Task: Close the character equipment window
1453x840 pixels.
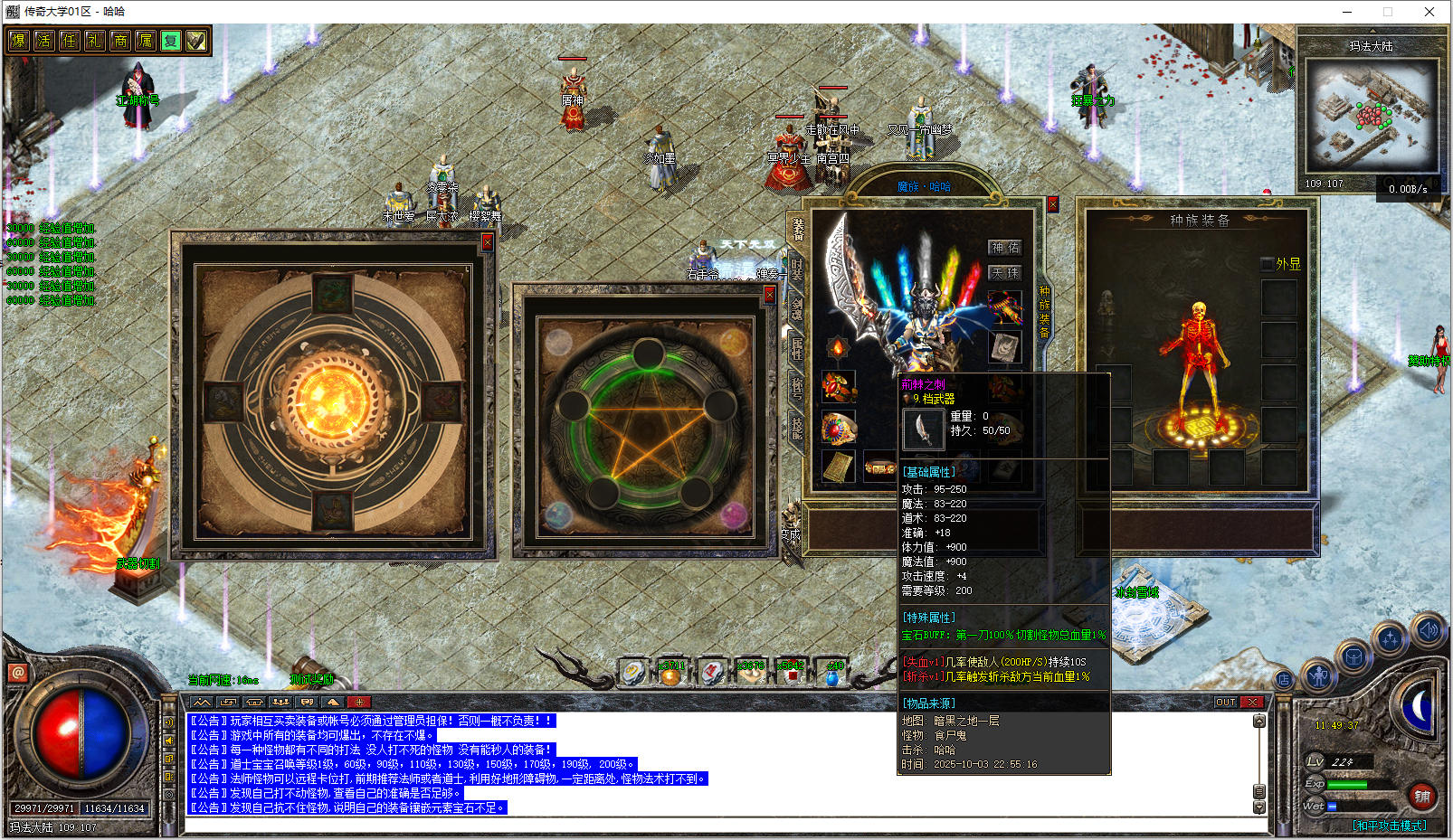Action: point(1053,205)
